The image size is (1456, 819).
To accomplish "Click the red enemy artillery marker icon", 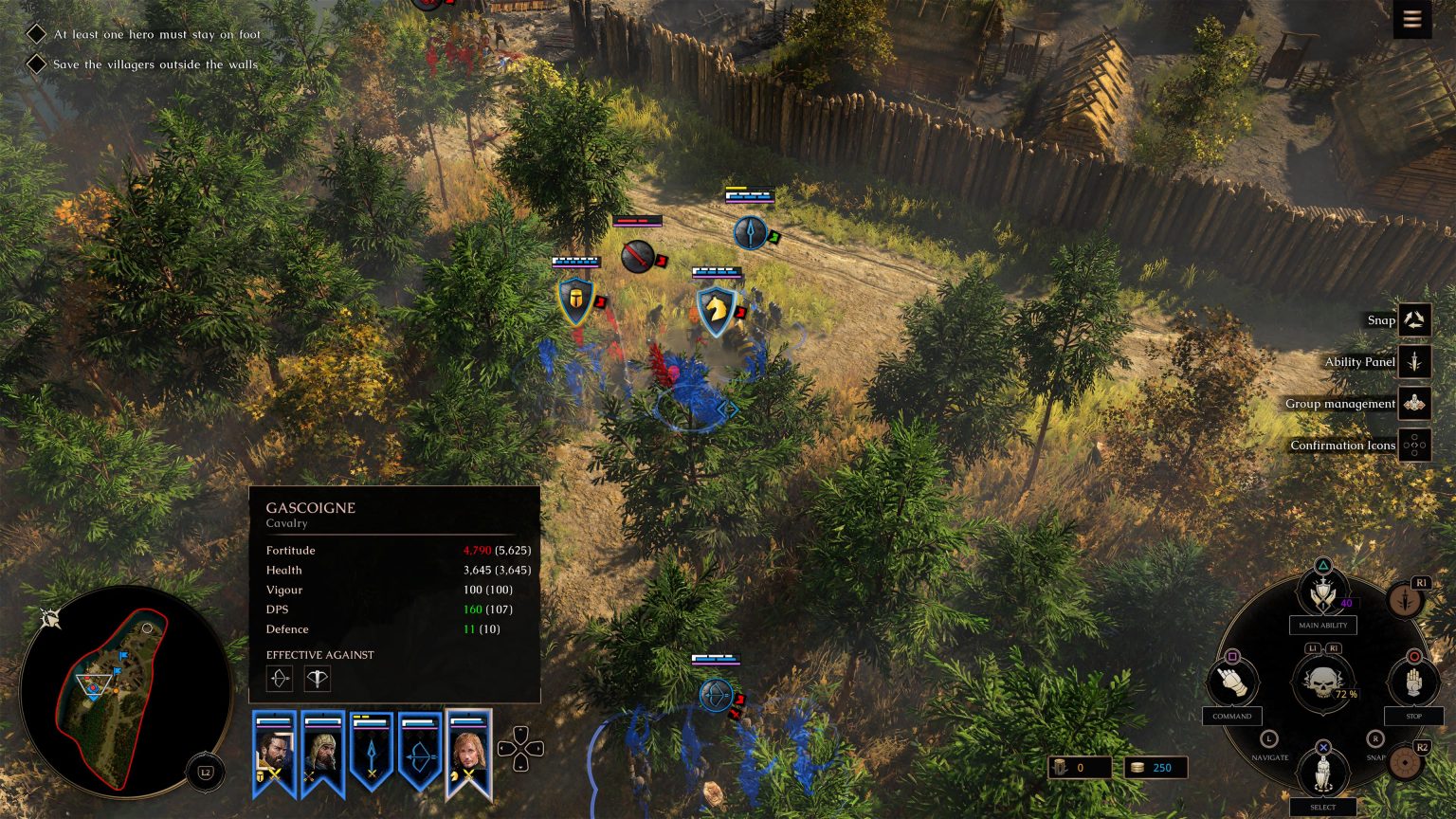I will pyautogui.click(x=637, y=256).
